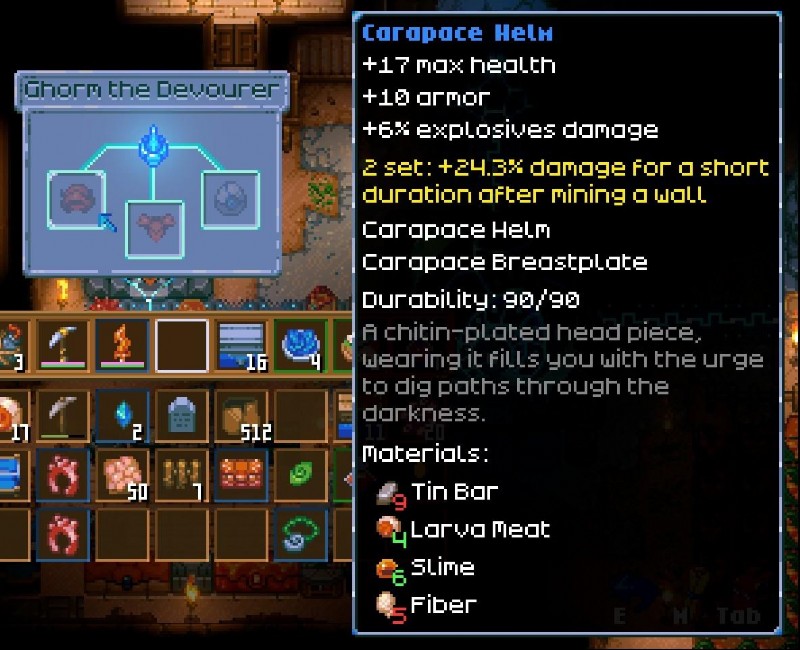The image size is (800, 650).
Task: Pick up the pink stack of 50
Action: point(123,474)
